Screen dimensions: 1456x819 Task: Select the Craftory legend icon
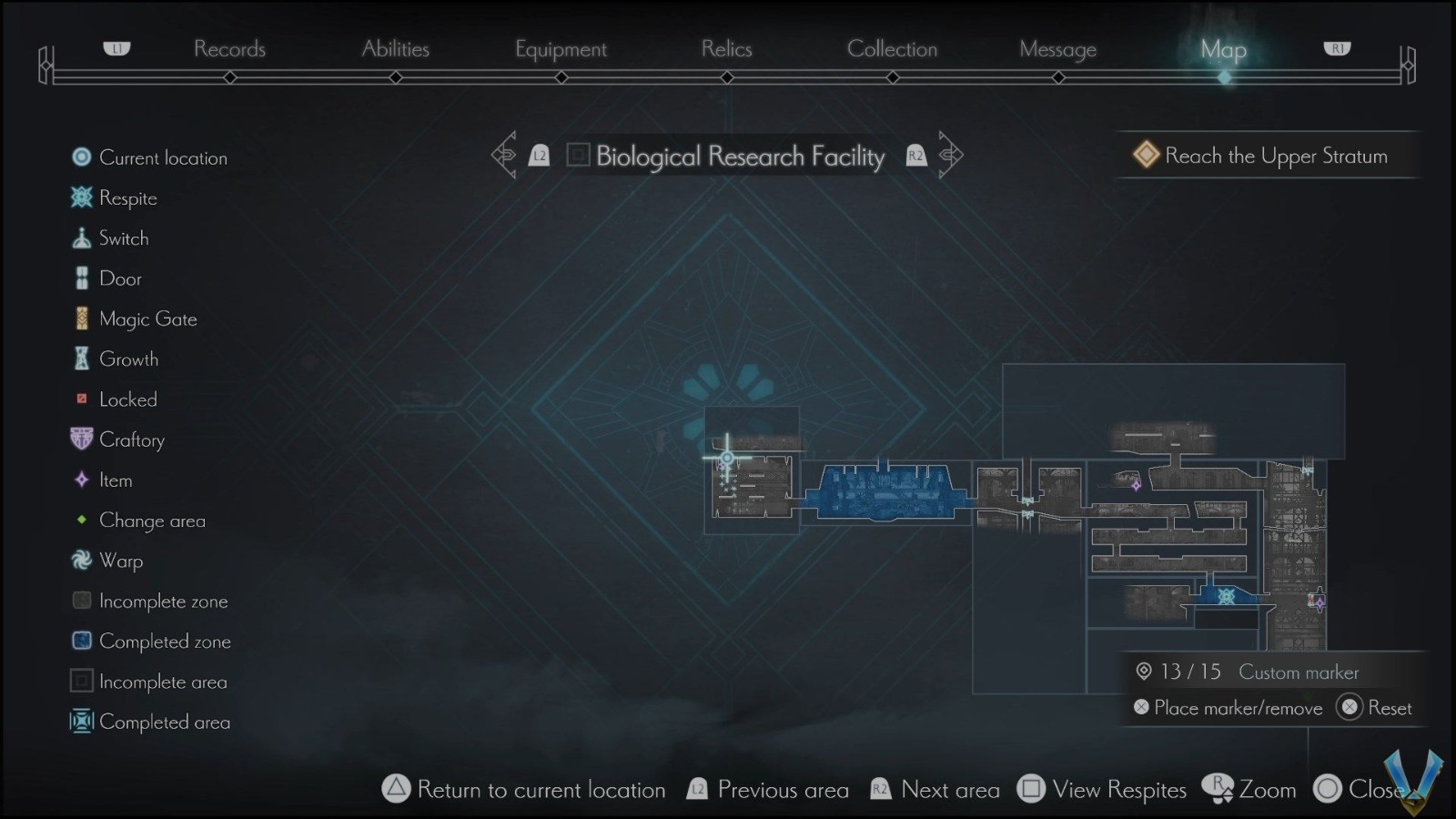(82, 440)
